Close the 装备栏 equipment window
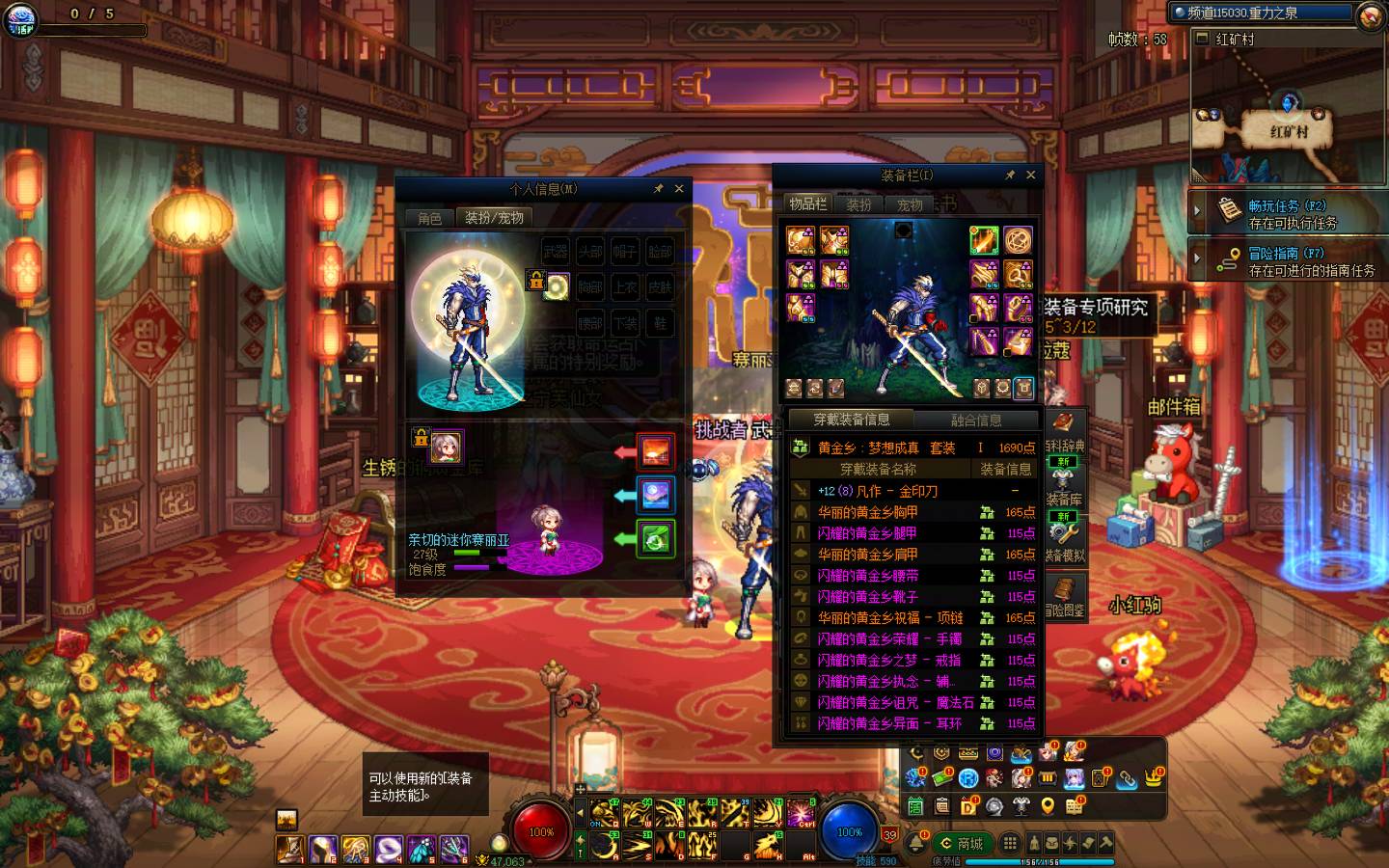 pos(1030,175)
